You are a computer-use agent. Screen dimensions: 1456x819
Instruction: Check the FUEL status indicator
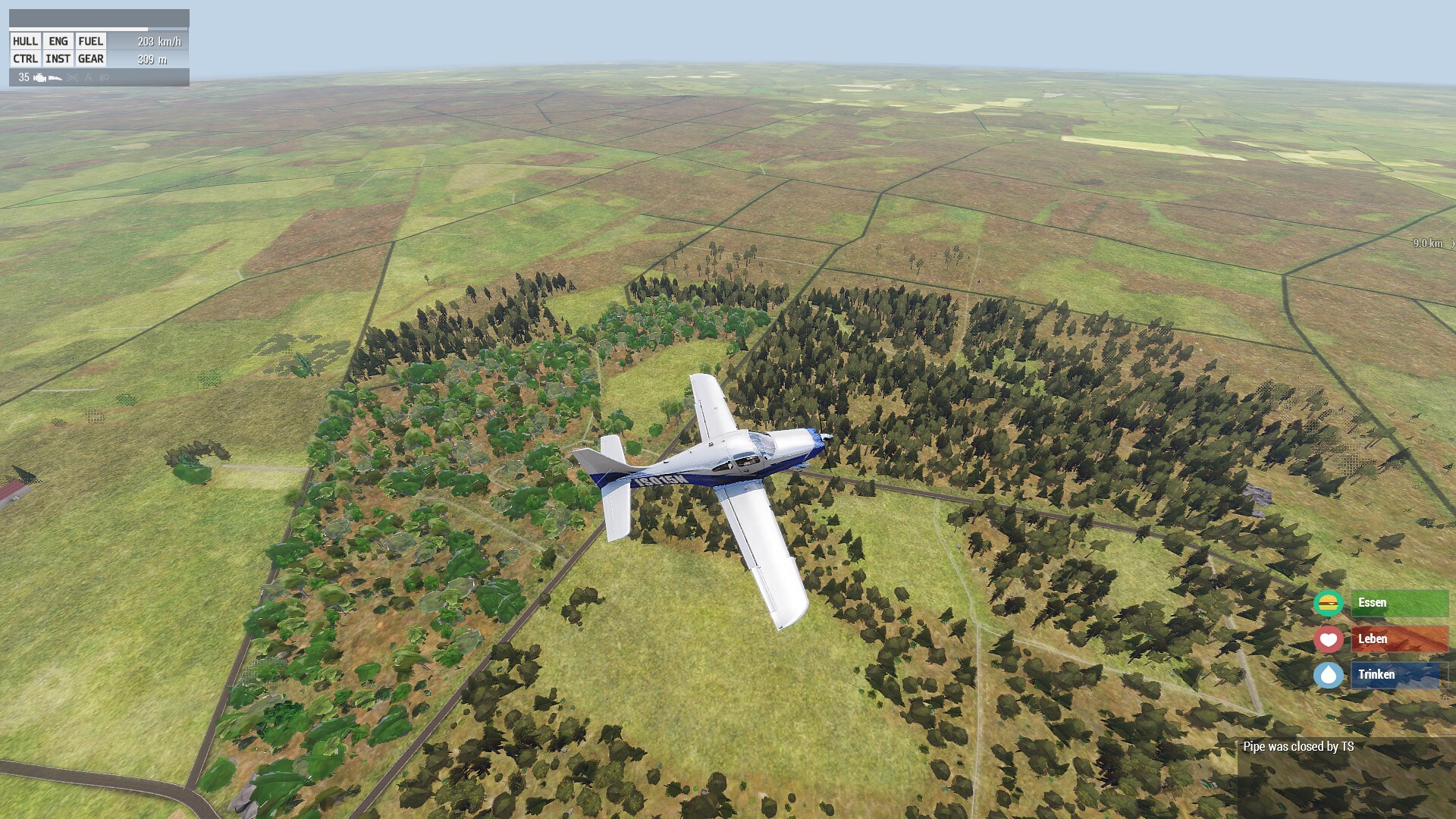pos(90,42)
